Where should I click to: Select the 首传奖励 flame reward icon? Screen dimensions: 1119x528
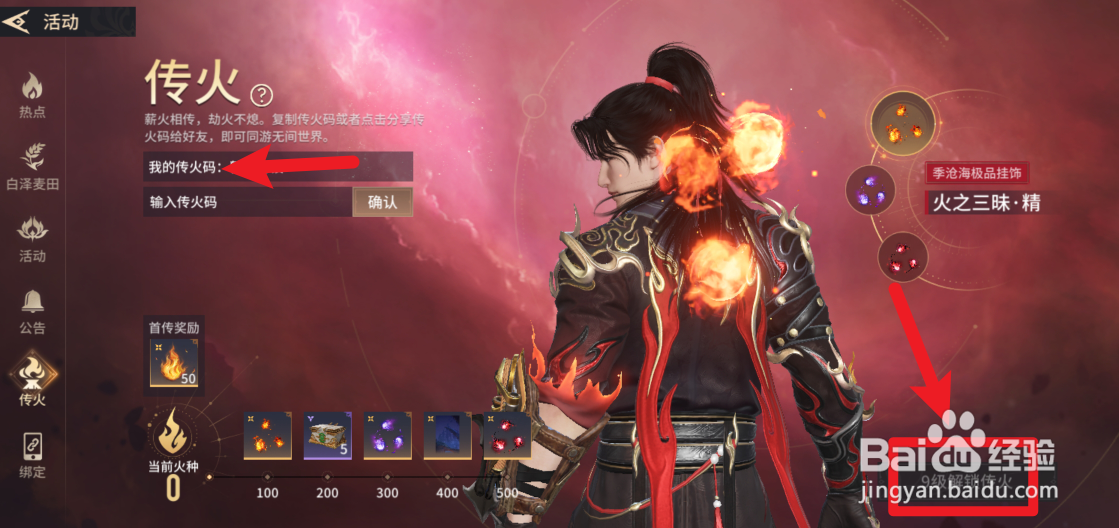pyautogui.click(x=174, y=363)
